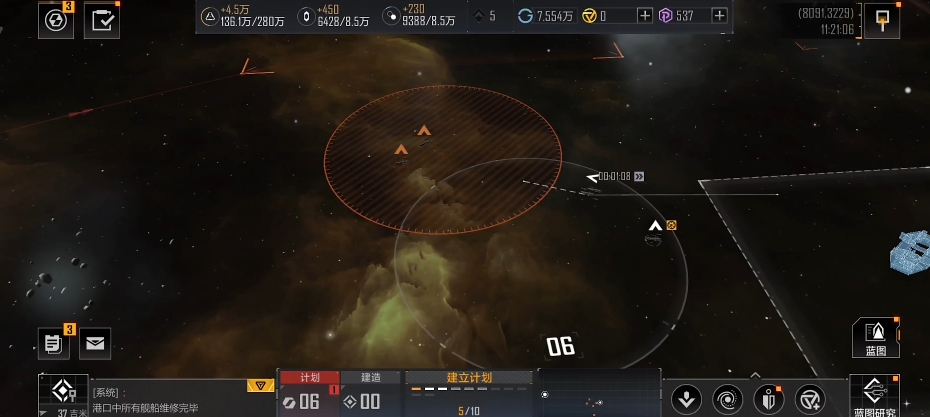
Task: Open the document log icon with badge 3
Action: point(55,343)
